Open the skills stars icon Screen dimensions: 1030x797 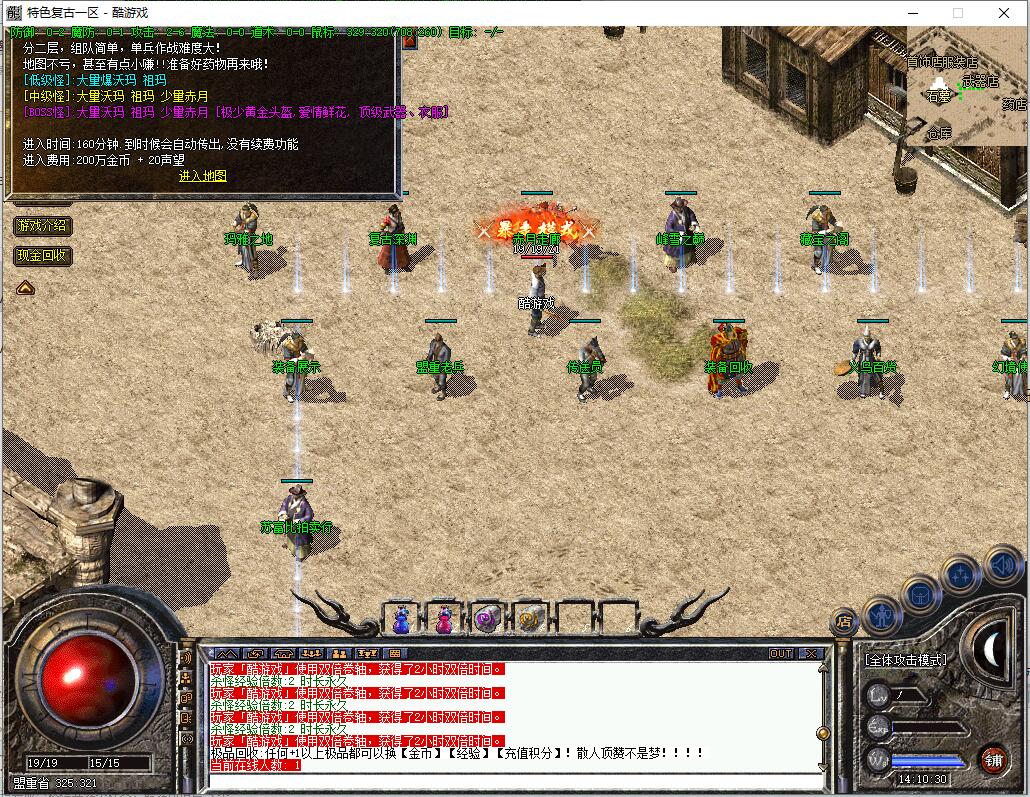pyautogui.click(x=960, y=575)
